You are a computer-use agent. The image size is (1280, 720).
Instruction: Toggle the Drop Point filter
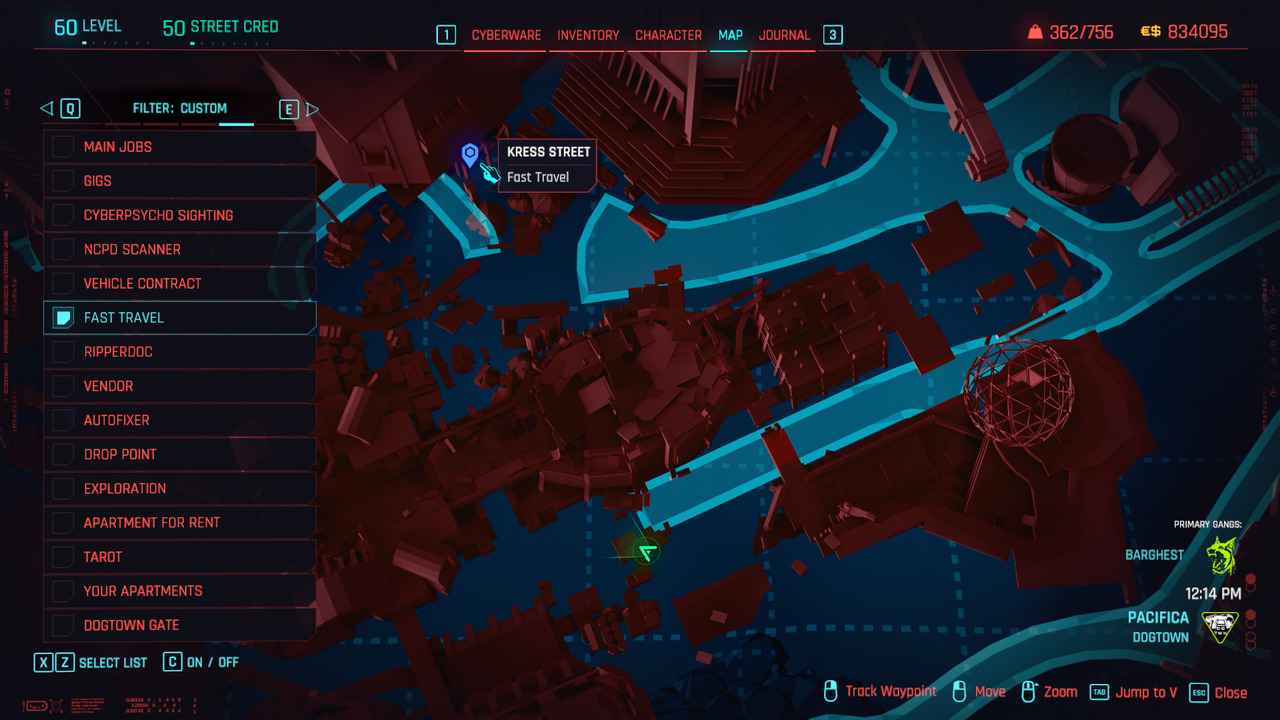coord(63,454)
